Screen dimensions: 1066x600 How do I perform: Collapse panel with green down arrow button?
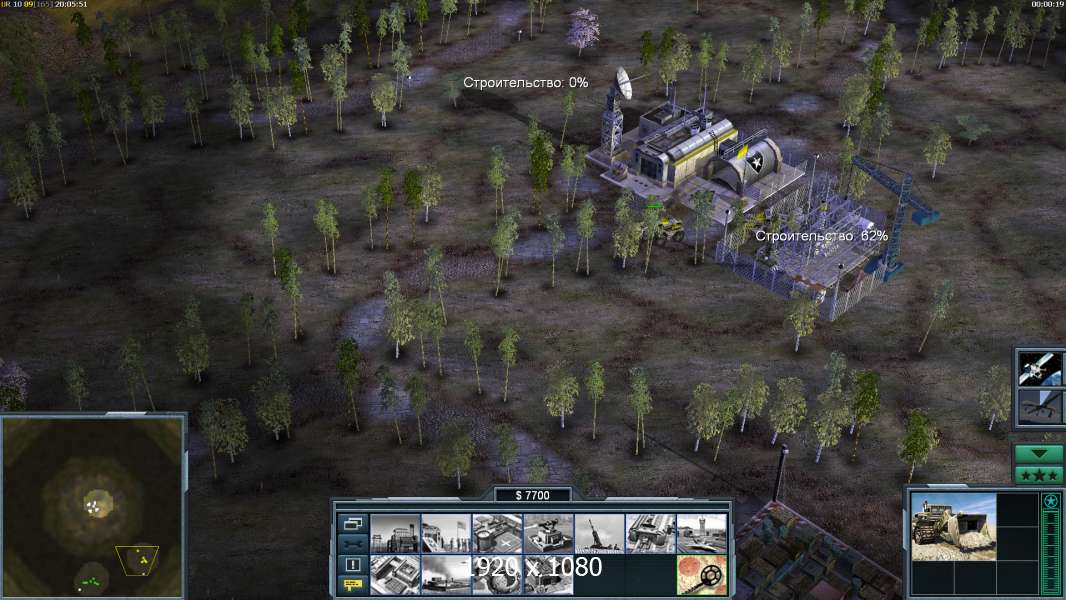(x=1039, y=454)
